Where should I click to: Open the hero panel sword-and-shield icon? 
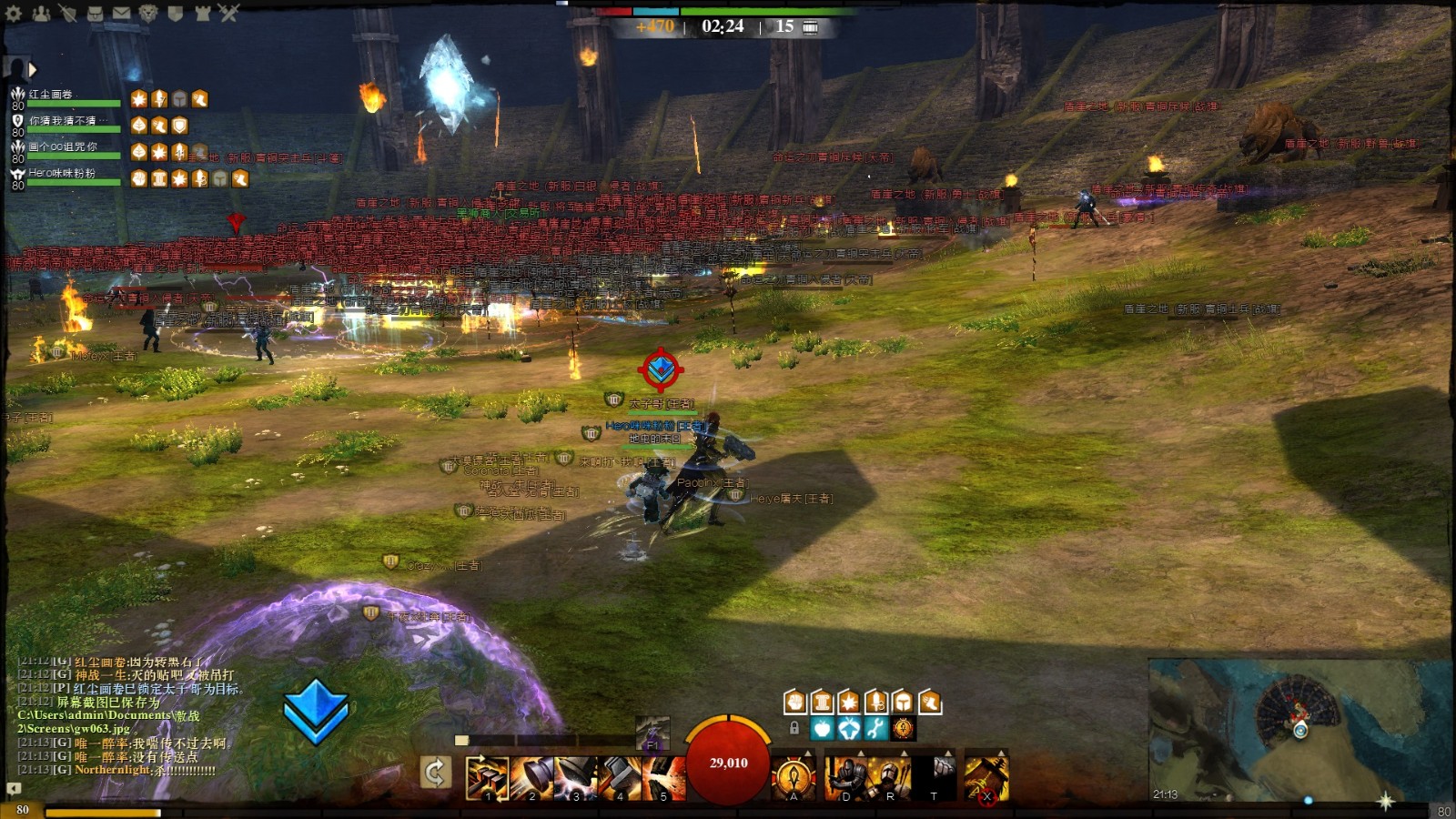[67, 13]
